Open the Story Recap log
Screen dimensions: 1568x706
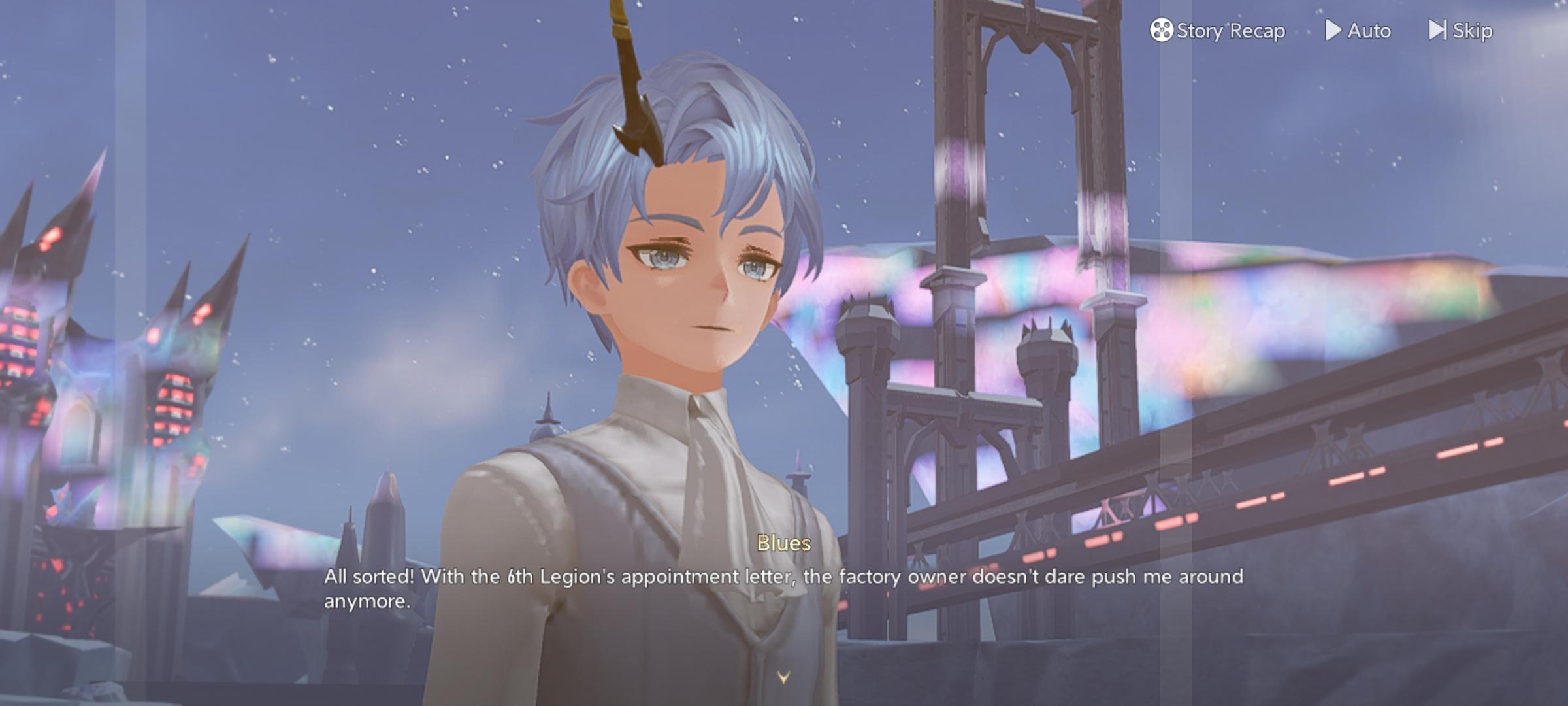(x=1217, y=31)
